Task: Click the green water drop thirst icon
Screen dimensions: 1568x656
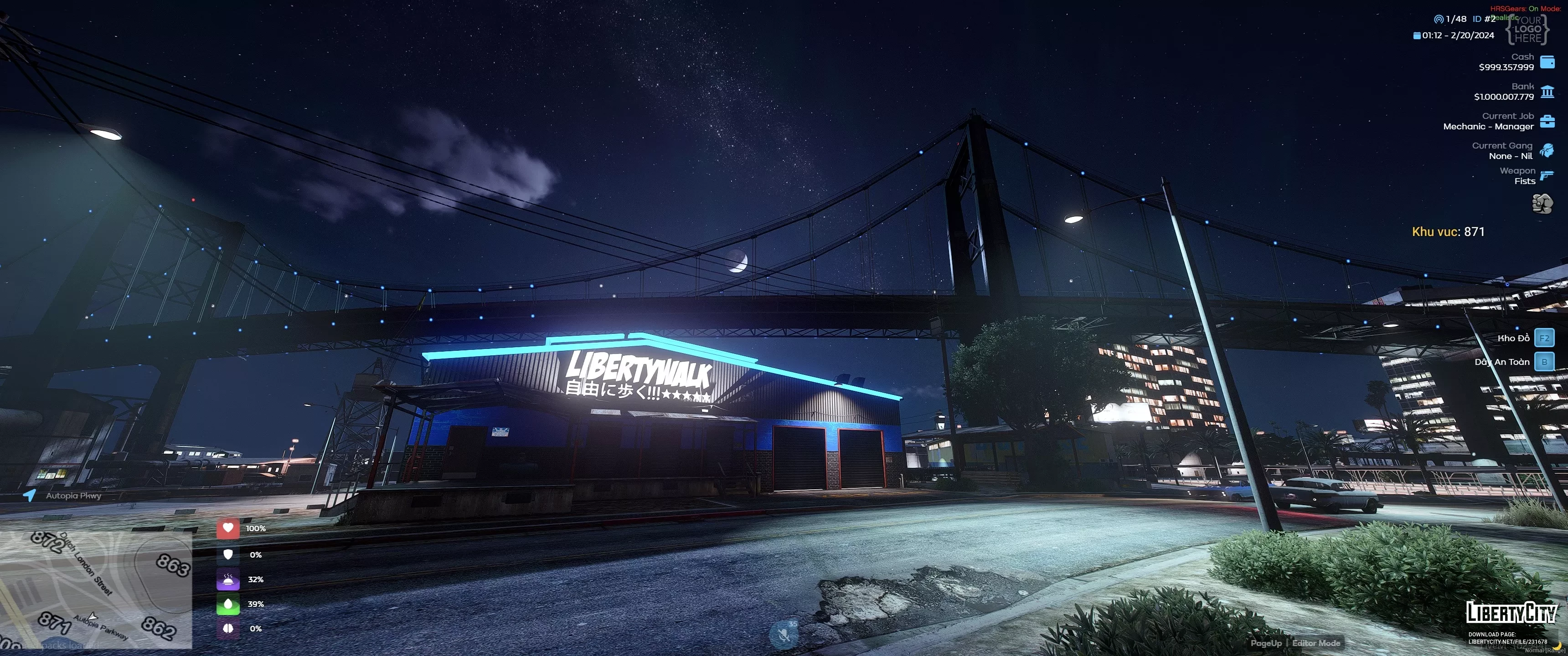Action: (x=228, y=604)
